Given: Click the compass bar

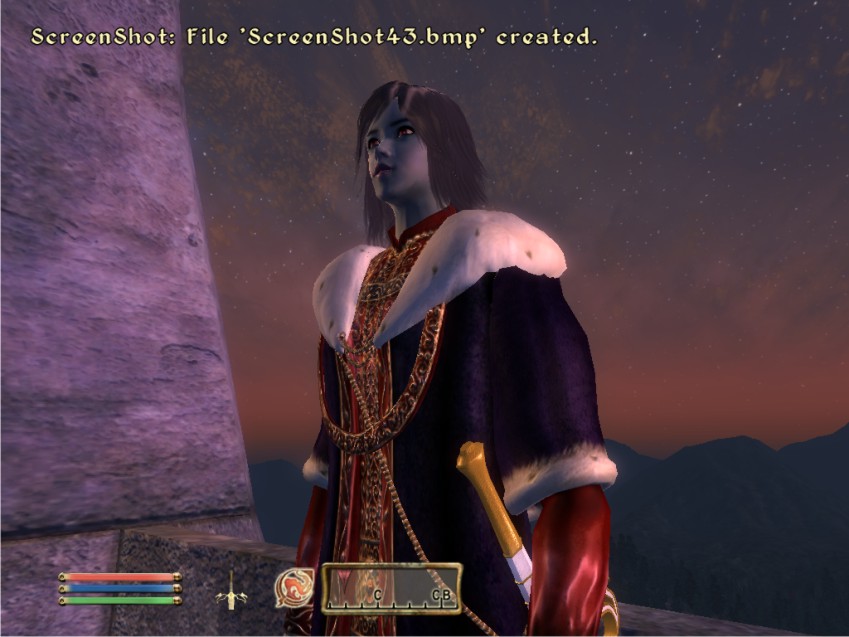Looking at the screenshot, I should (x=391, y=588).
